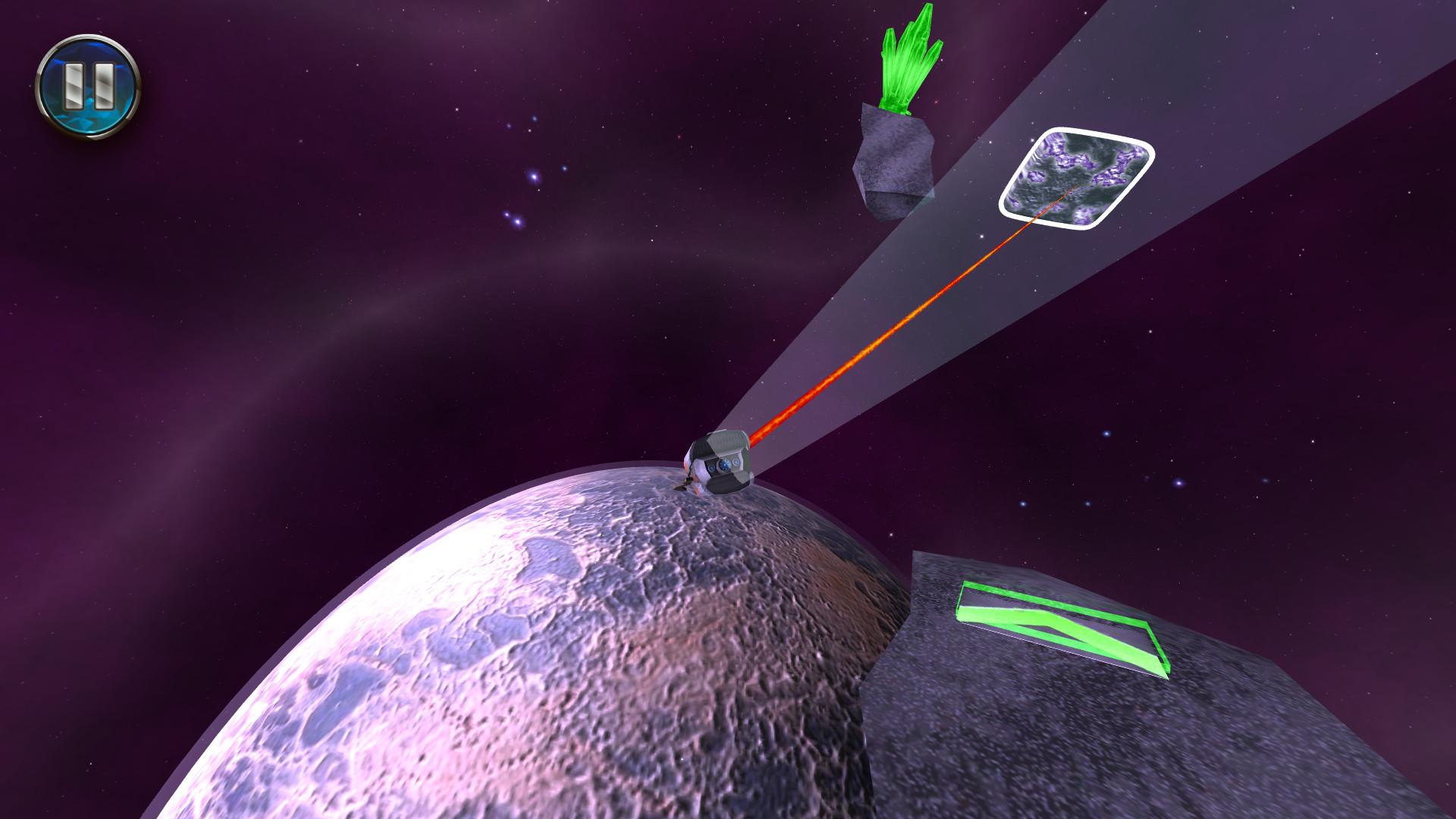This screenshot has width=1456, height=819.
Task: Click the large blue lens on the spacecraft
Action: 725,466
